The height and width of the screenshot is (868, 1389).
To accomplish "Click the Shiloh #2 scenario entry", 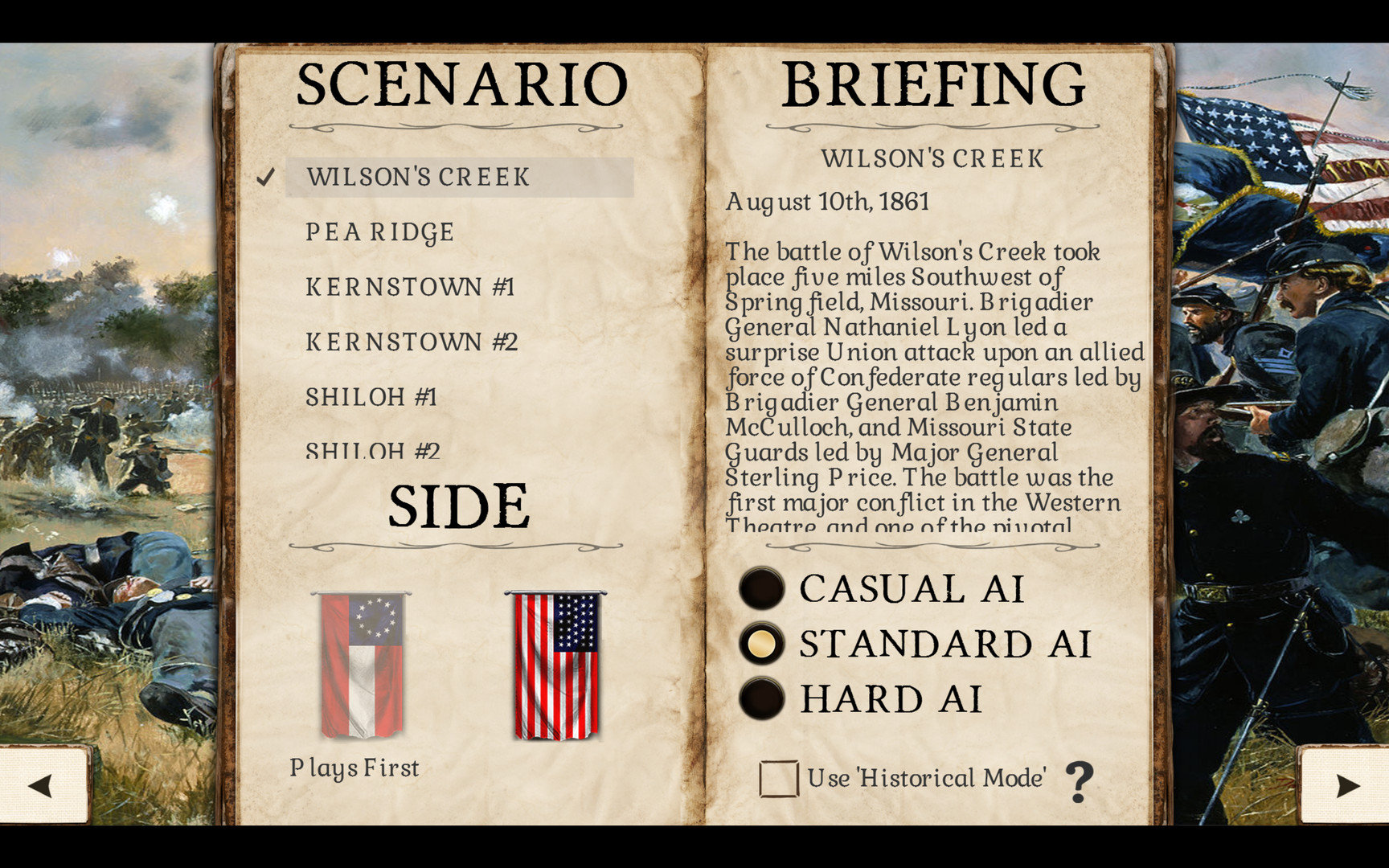I will tap(372, 450).
